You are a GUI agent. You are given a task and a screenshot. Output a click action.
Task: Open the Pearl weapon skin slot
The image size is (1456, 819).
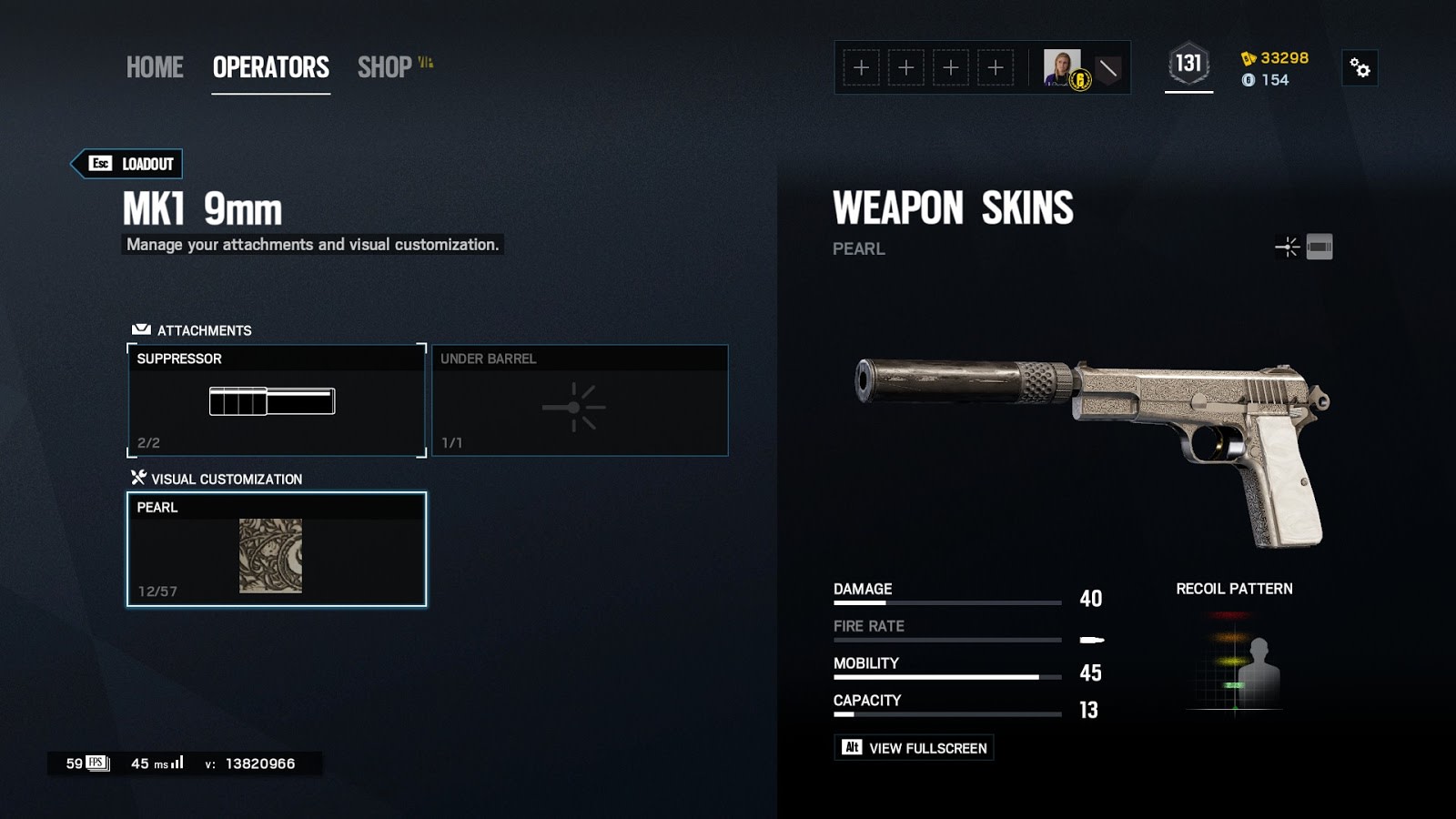[x=277, y=550]
